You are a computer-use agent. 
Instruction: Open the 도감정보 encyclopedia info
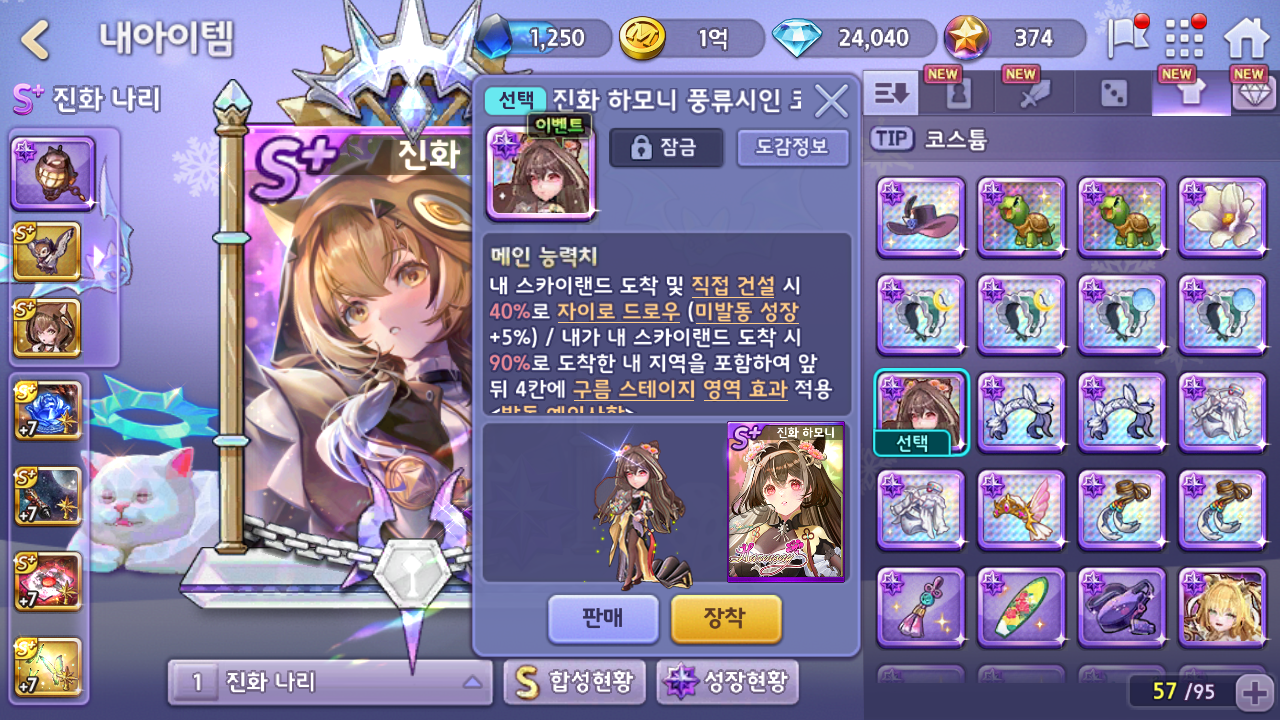tap(792, 148)
